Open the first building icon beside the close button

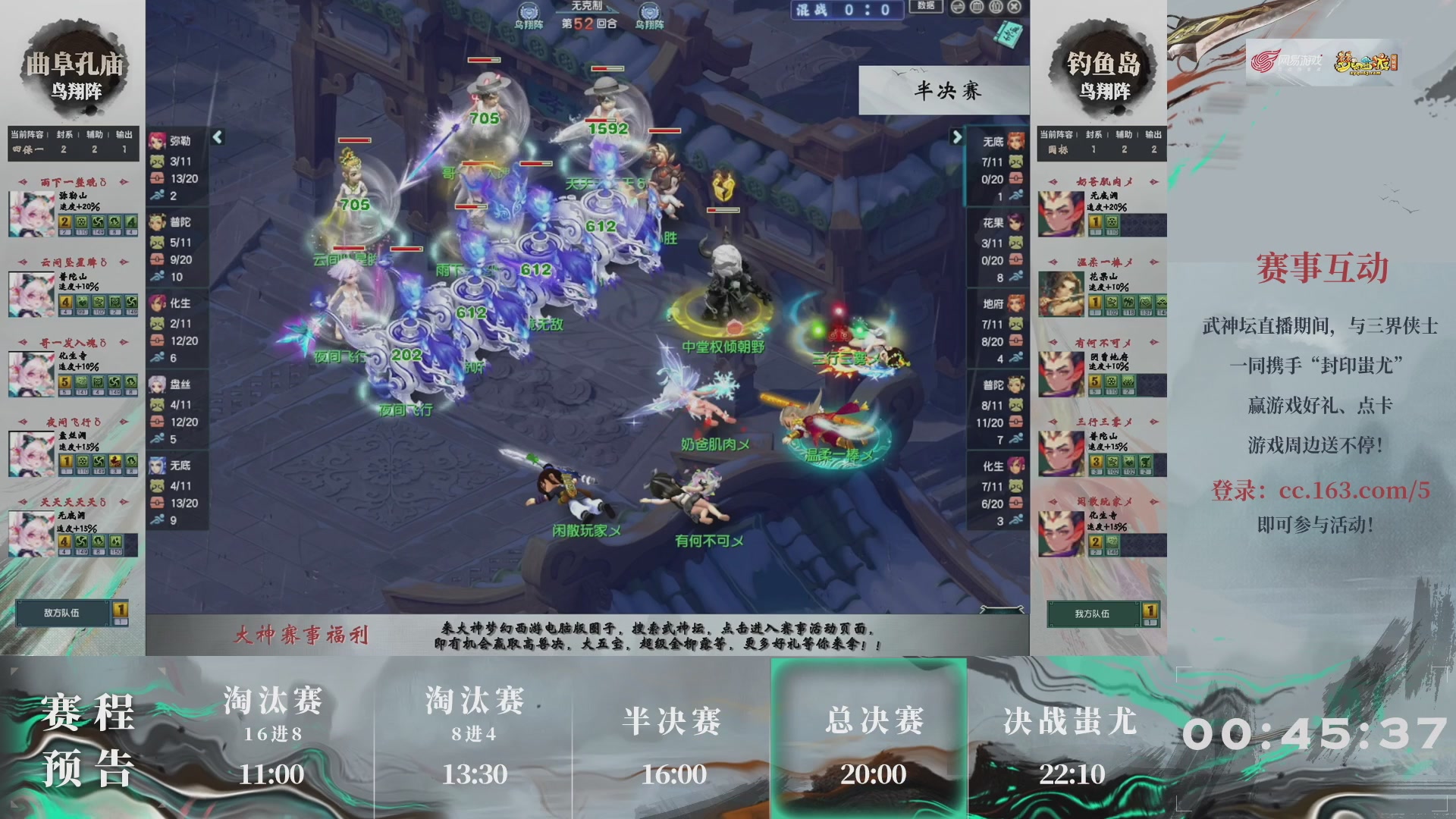pyautogui.click(x=976, y=7)
